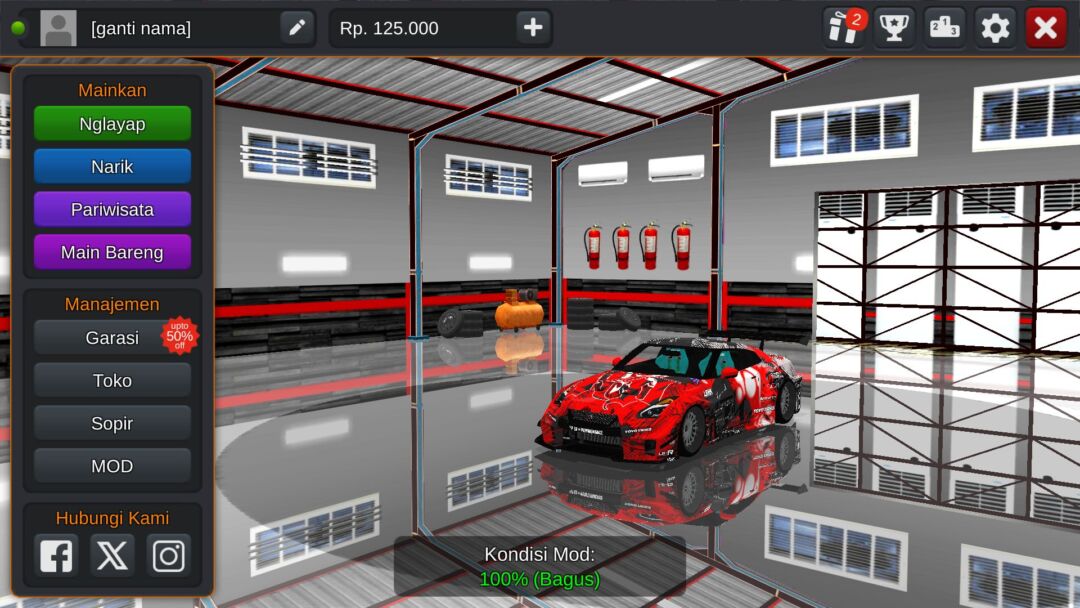The height and width of the screenshot is (608, 1080).
Task: Open settings with the gear icon
Action: pyautogui.click(x=995, y=28)
